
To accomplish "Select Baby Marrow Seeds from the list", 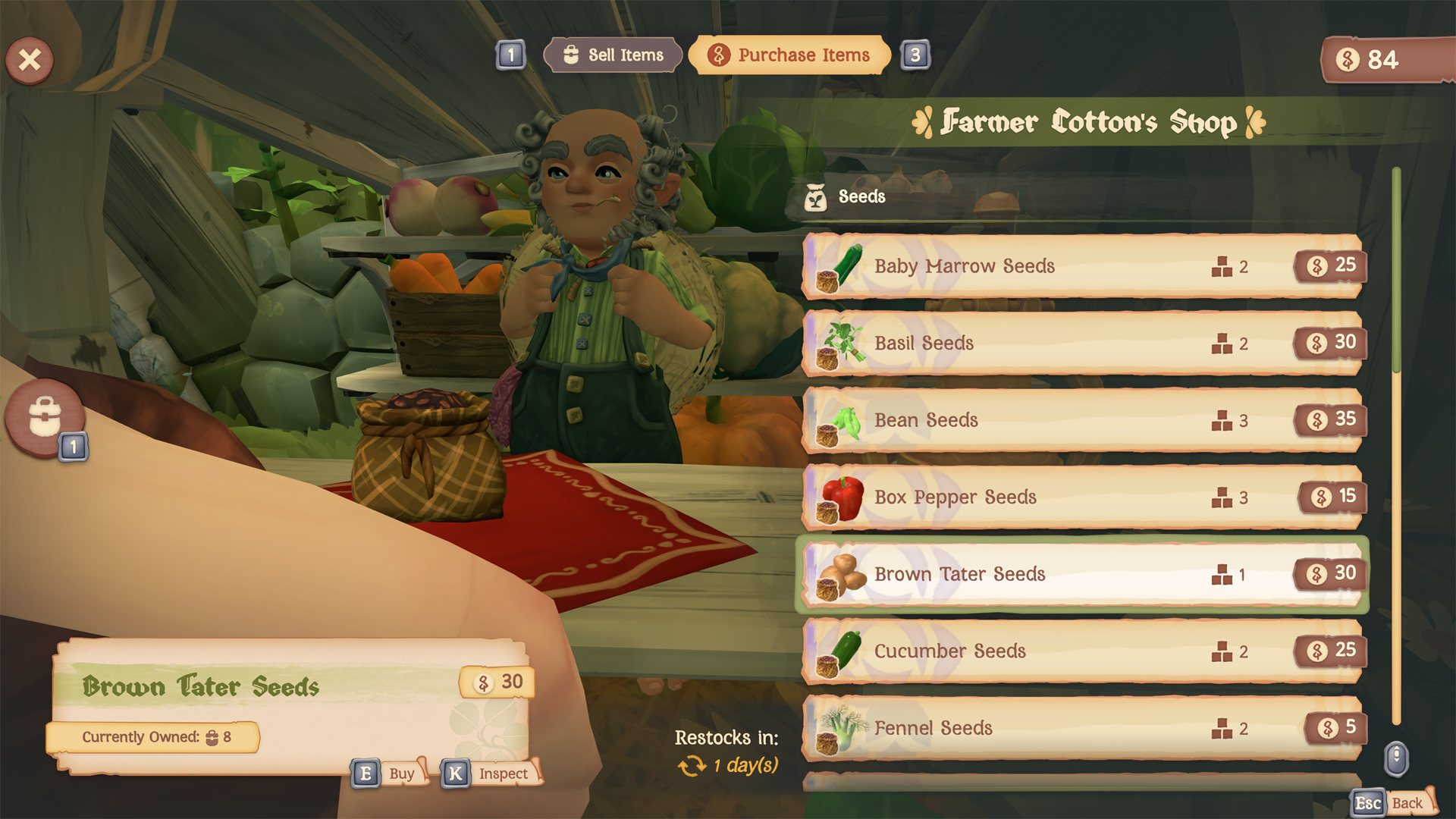I will click(1082, 266).
